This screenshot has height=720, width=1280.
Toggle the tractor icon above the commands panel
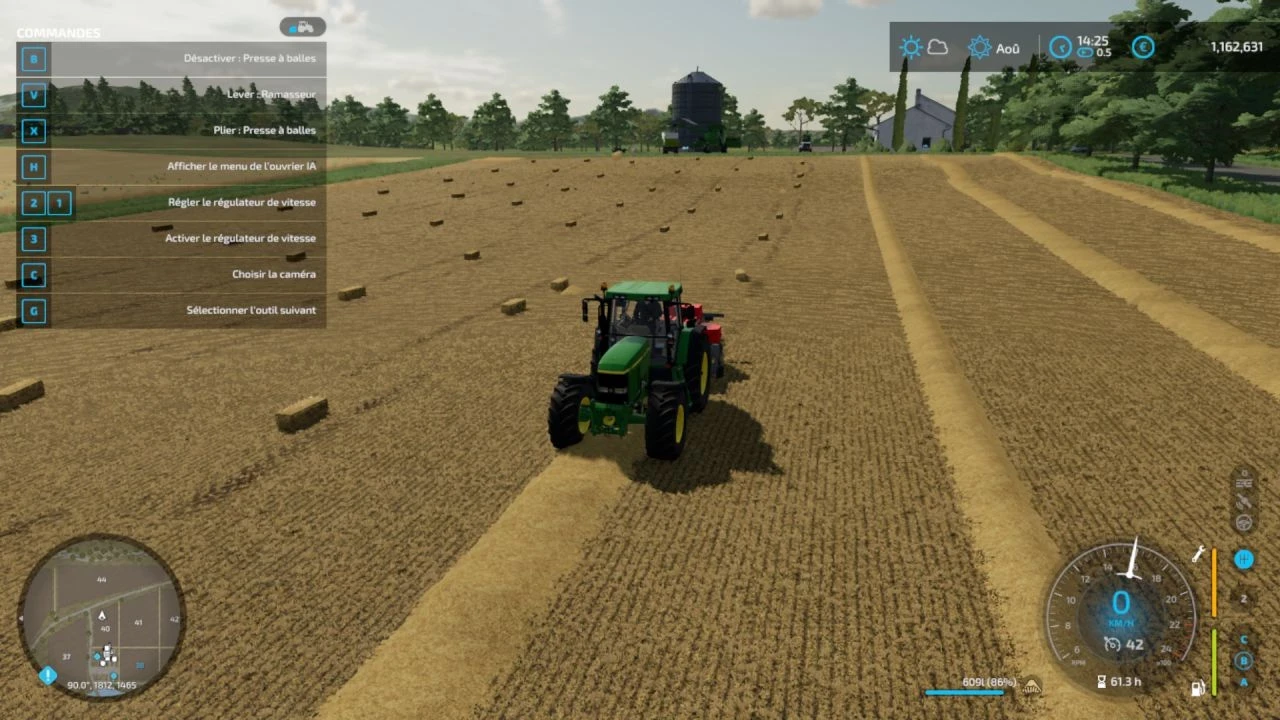tap(301, 26)
